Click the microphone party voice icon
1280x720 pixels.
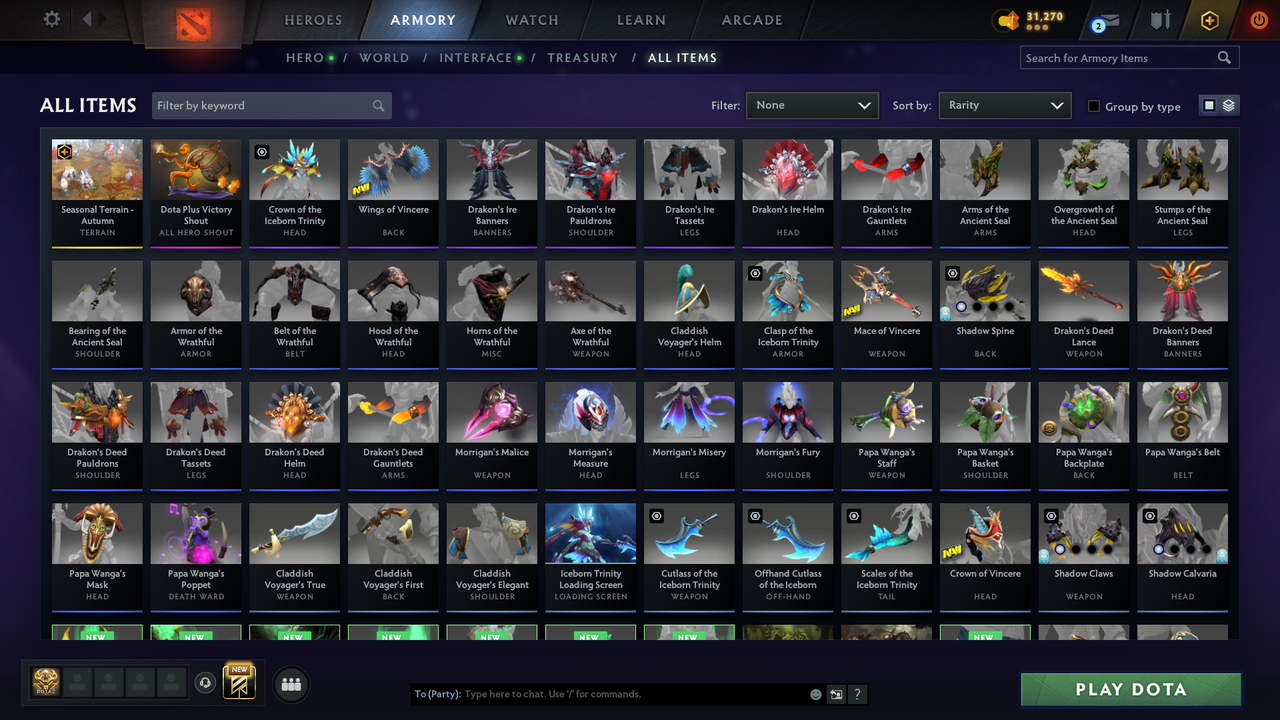[x=207, y=682]
